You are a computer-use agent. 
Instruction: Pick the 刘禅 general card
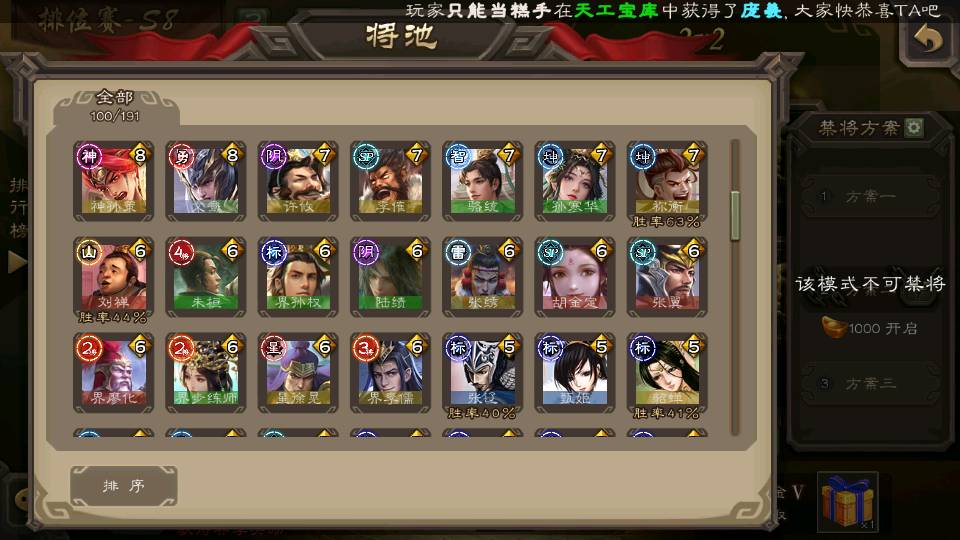pyautogui.click(x=112, y=276)
